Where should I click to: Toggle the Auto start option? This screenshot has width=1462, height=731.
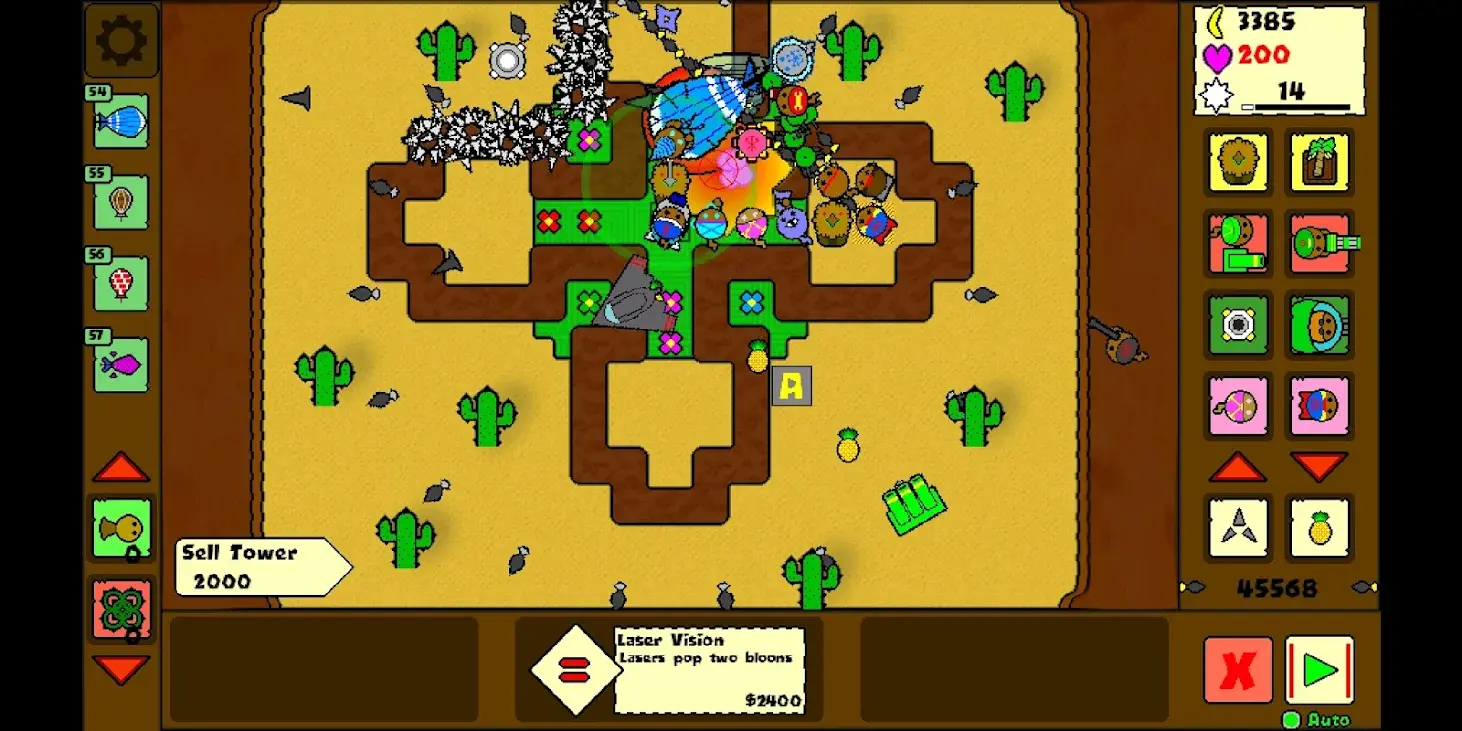pyautogui.click(x=1291, y=720)
